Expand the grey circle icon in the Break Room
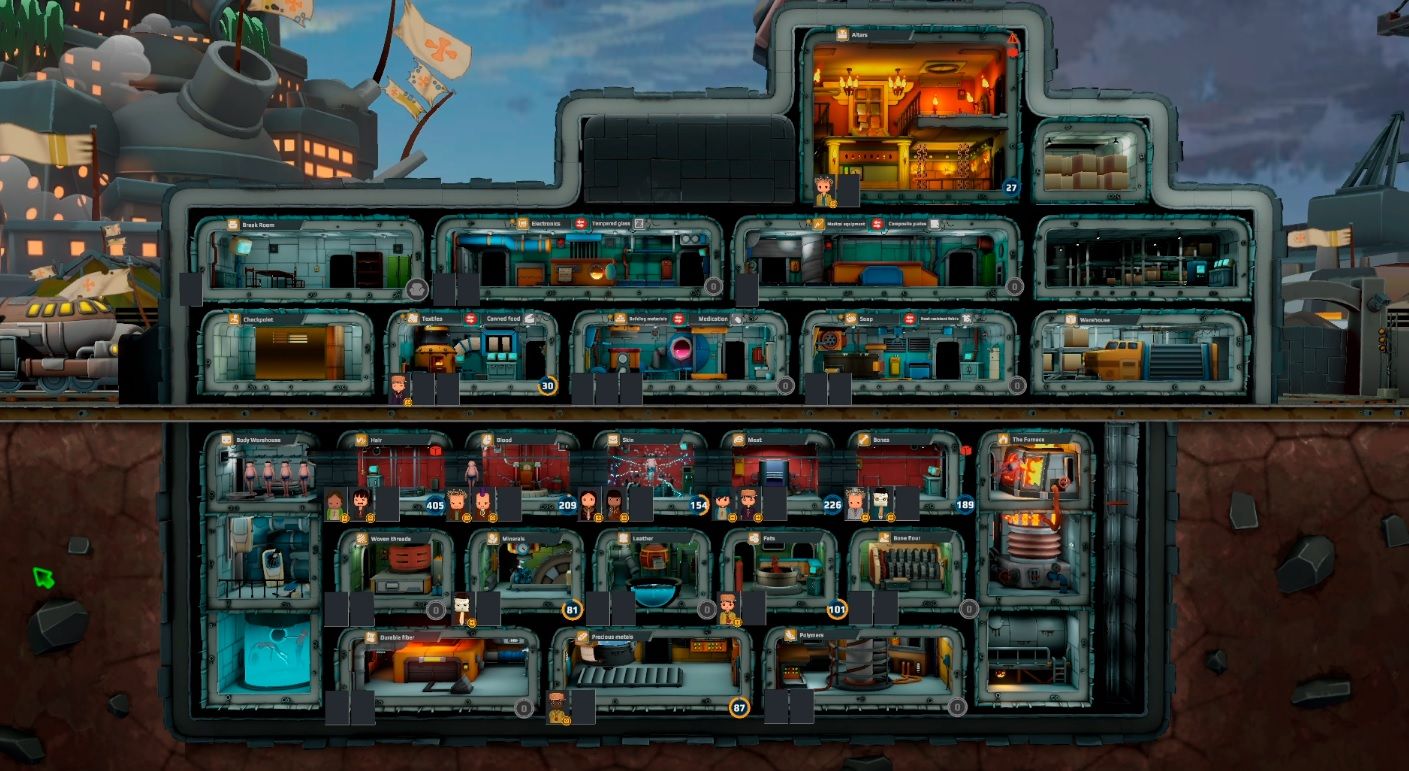 pos(416,286)
